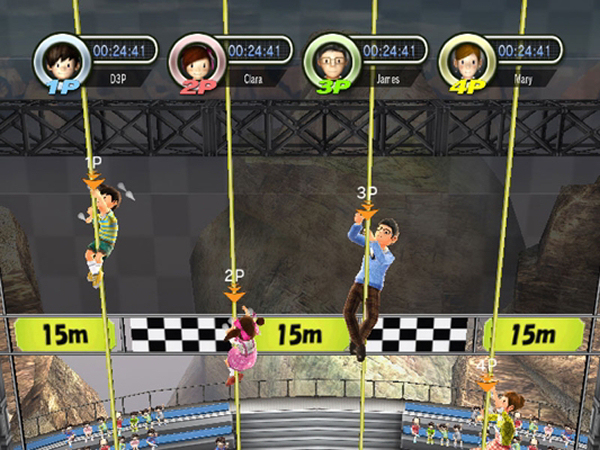Choose James's 3P player portrait
600x450 pixels.
[x=328, y=59]
